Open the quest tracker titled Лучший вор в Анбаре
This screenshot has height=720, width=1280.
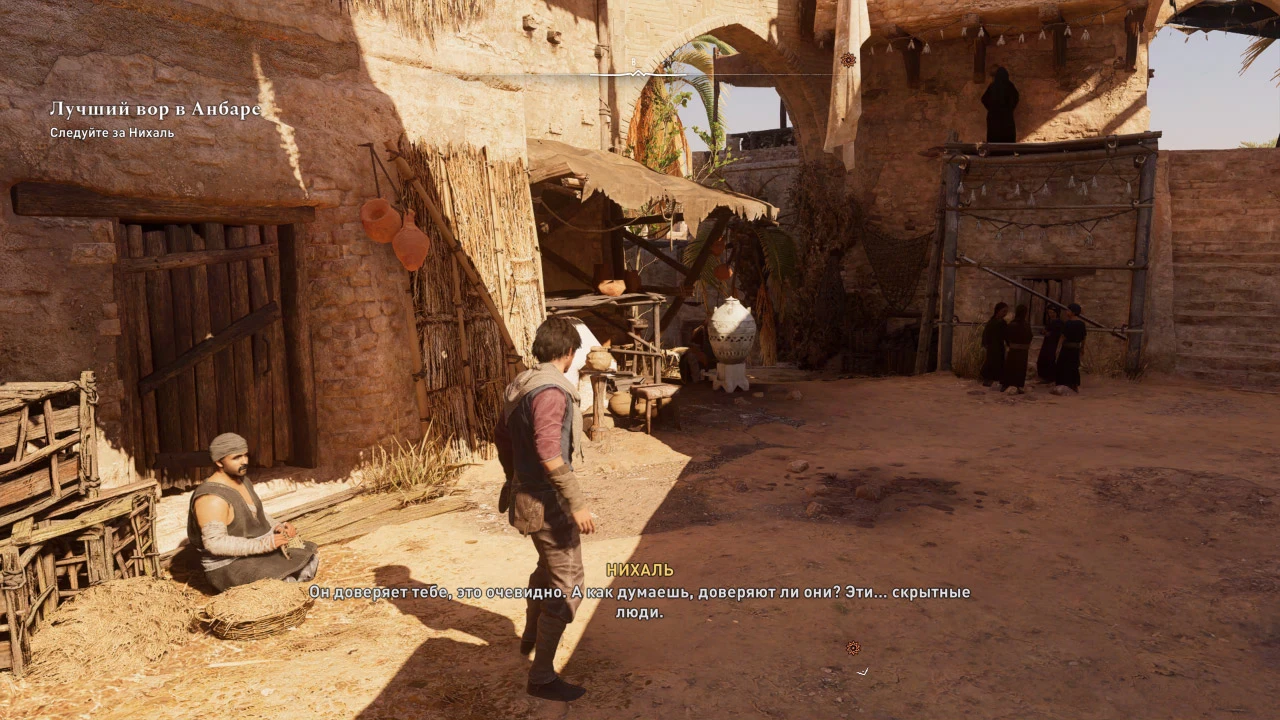[x=155, y=110]
